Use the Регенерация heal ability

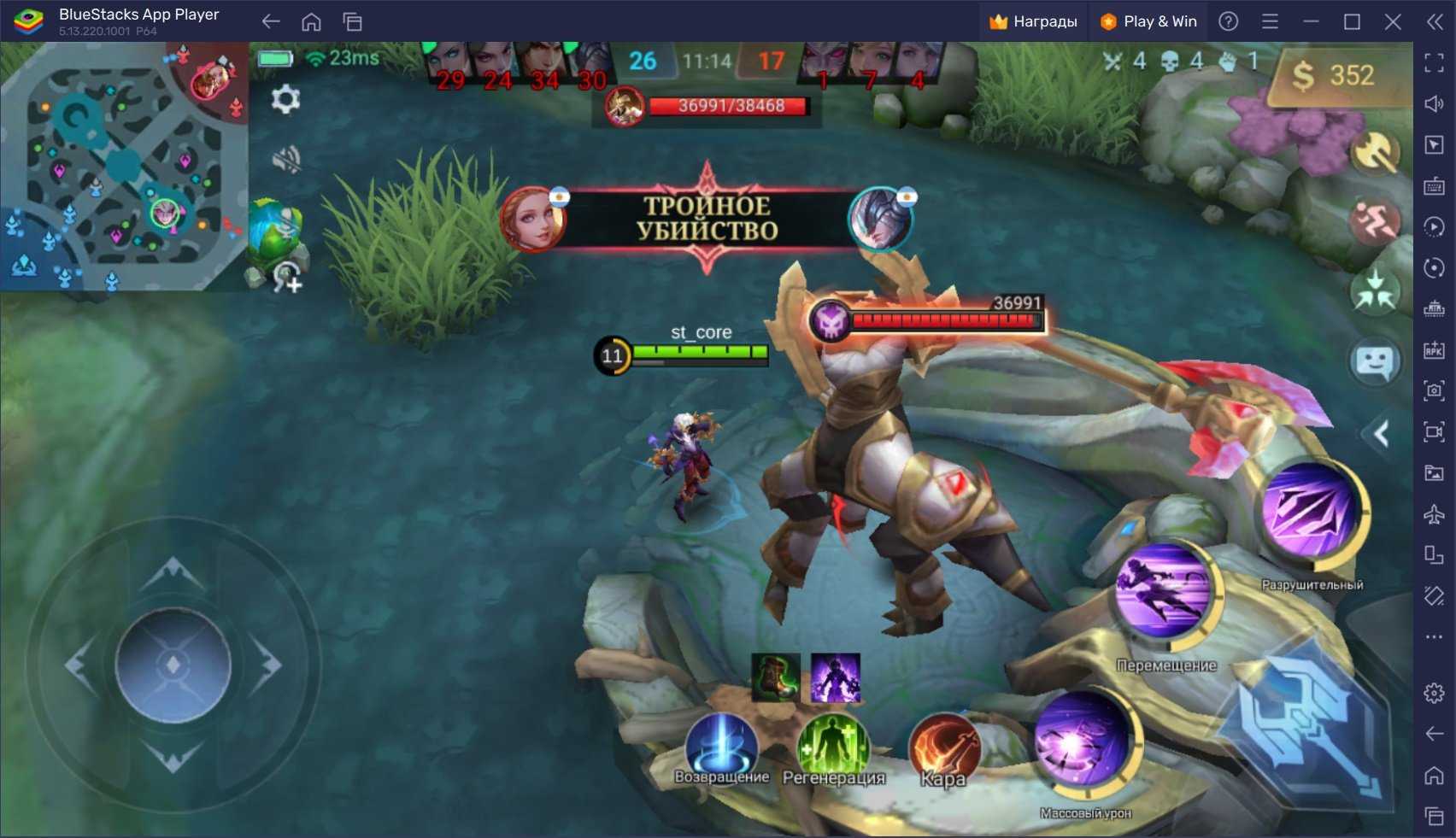pyautogui.click(x=833, y=746)
